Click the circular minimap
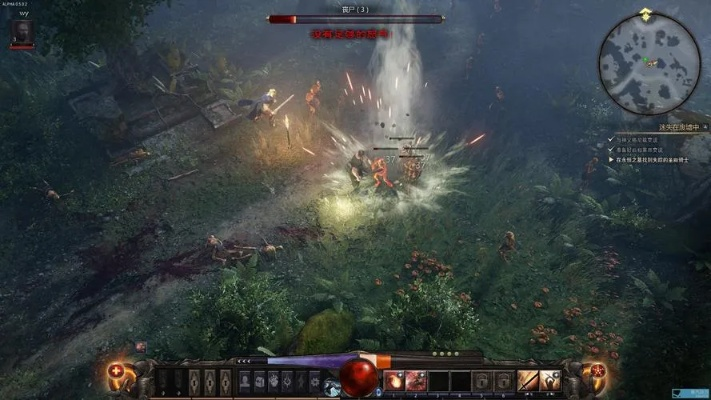Screen dimensions: 711x400 649,62
